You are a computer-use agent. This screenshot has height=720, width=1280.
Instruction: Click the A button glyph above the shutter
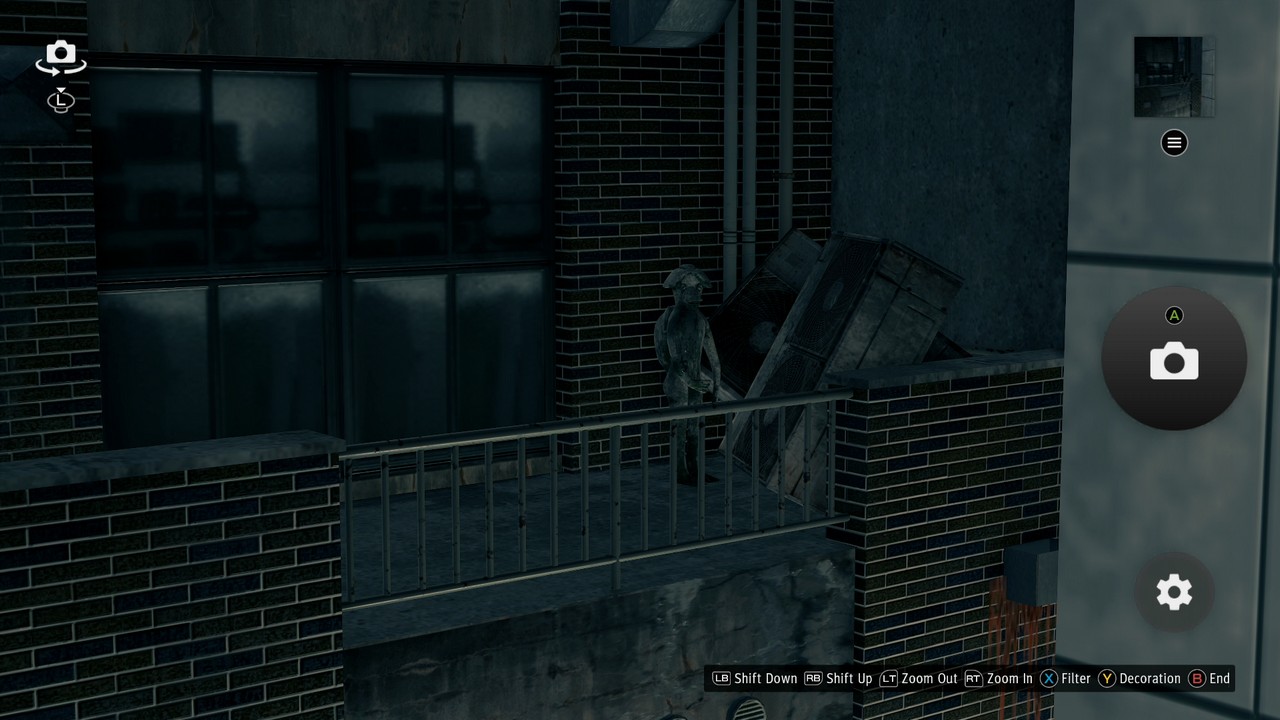[x=1174, y=315]
